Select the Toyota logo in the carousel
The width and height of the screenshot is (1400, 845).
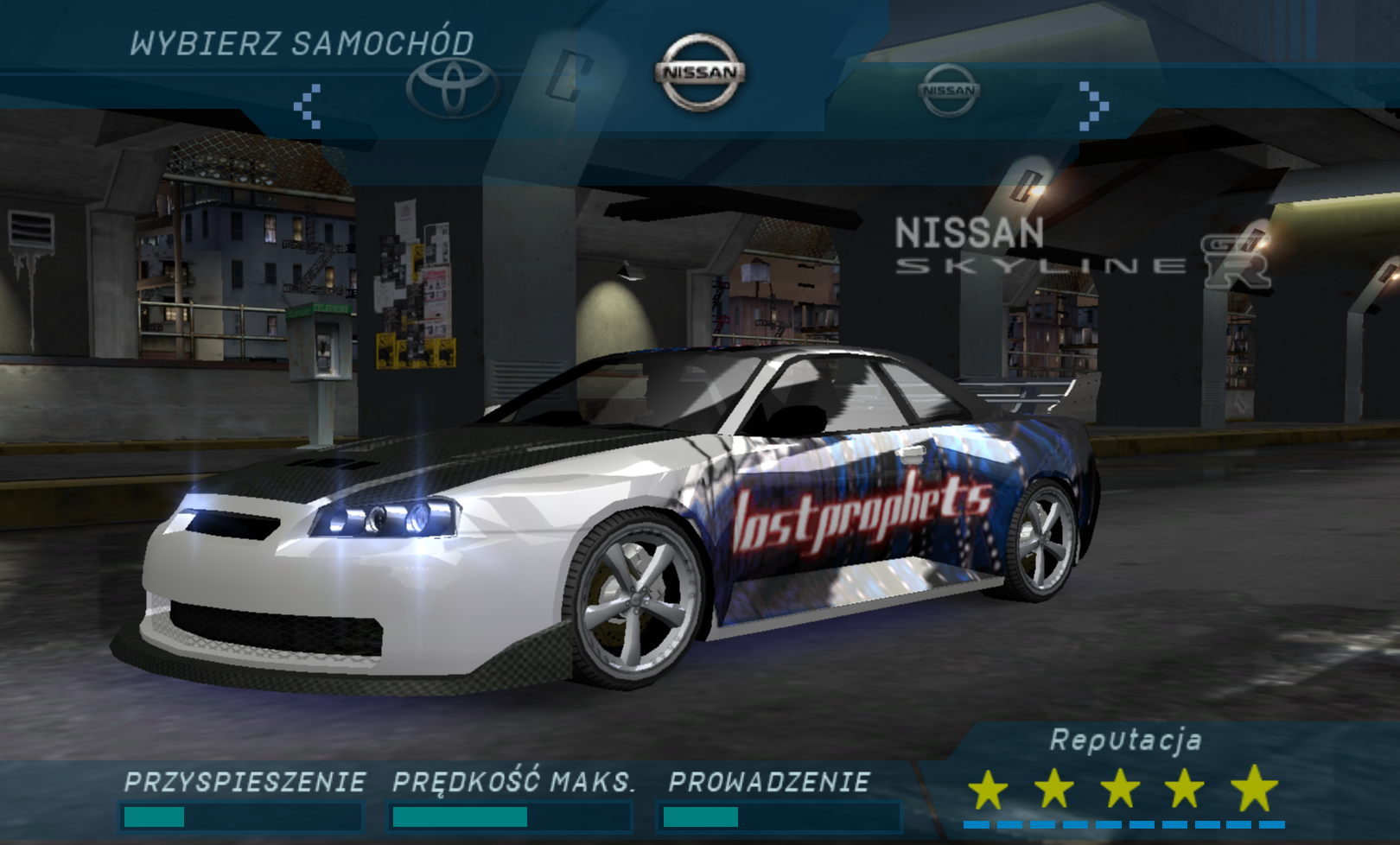tap(452, 88)
